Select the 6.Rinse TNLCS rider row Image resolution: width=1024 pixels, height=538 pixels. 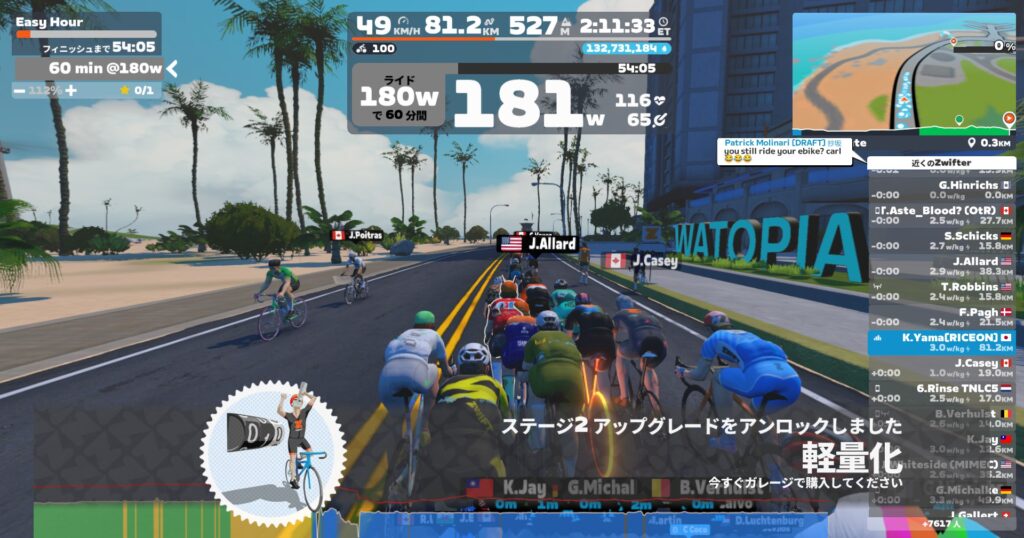click(x=941, y=393)
